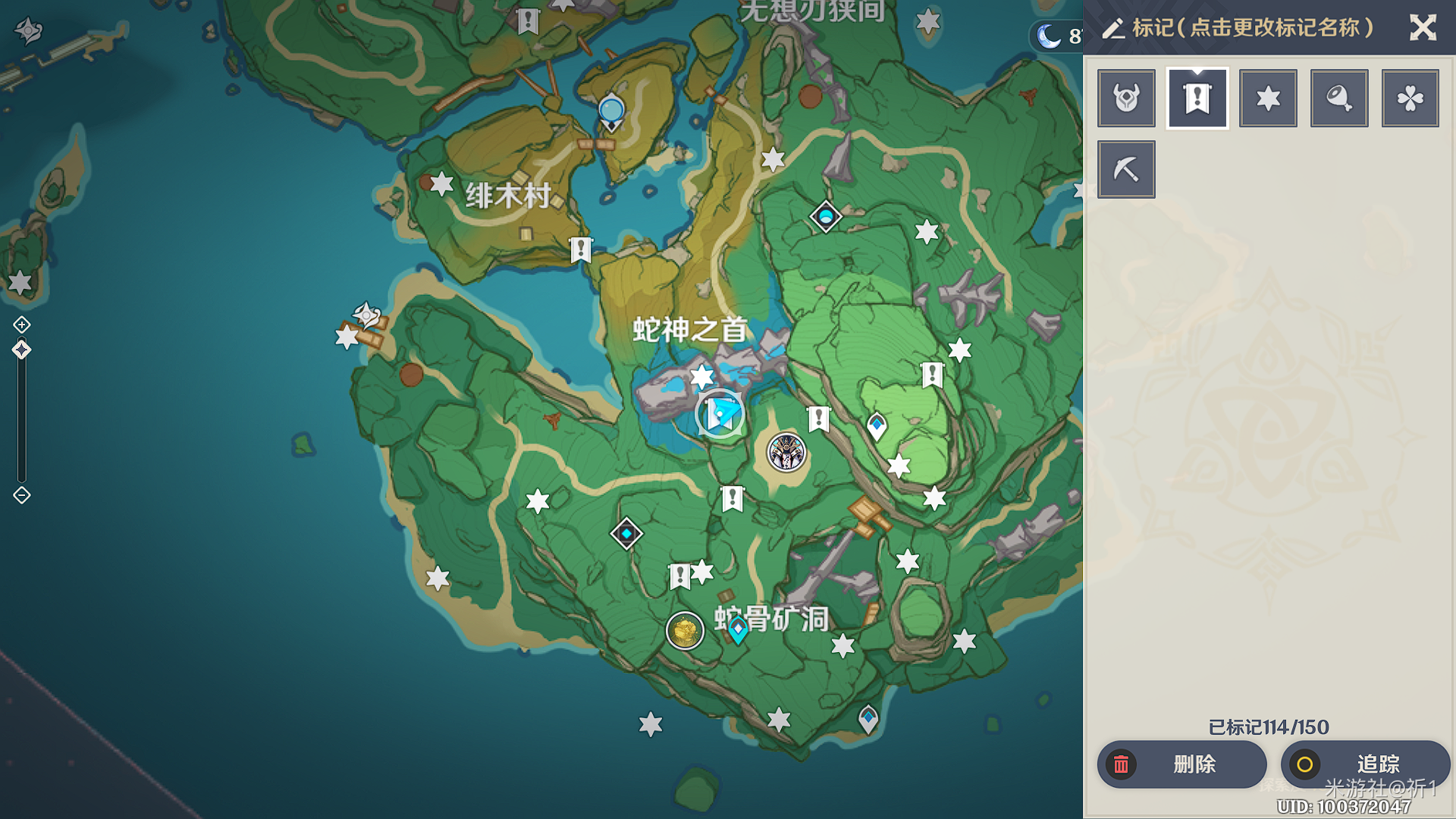Zoom in the map with plus button
Image resolution: width=1456 pixels, height=819 pixels.
[x=22, y=325]
